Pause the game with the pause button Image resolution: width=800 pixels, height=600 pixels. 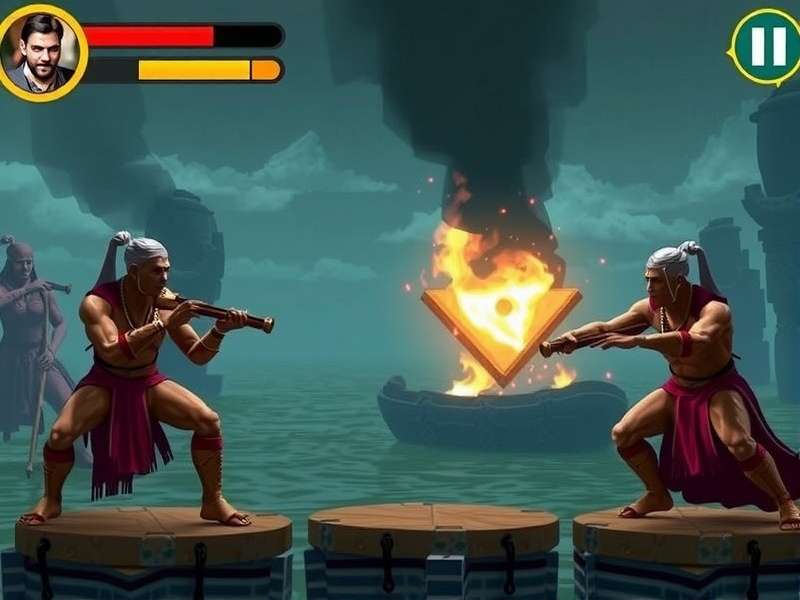pyautogui.click(x=765, y=46)
